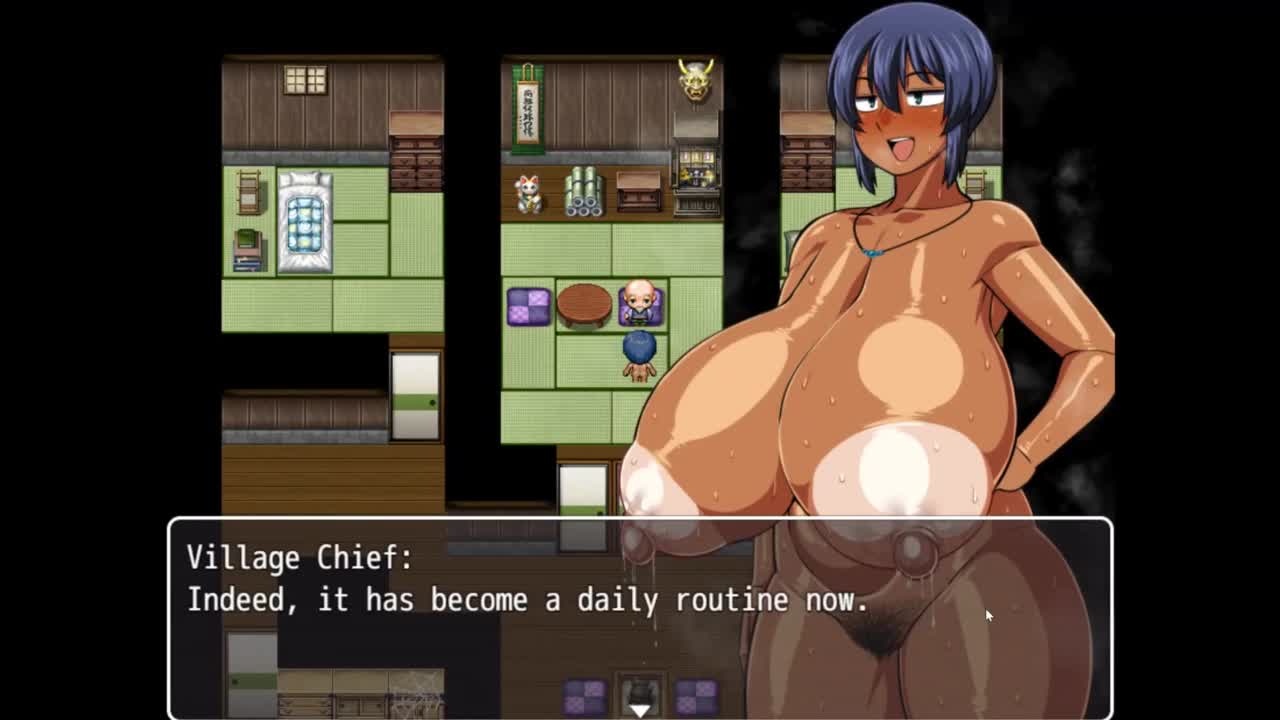Click the white dialogue continue arrow

[x=640, y=709]
